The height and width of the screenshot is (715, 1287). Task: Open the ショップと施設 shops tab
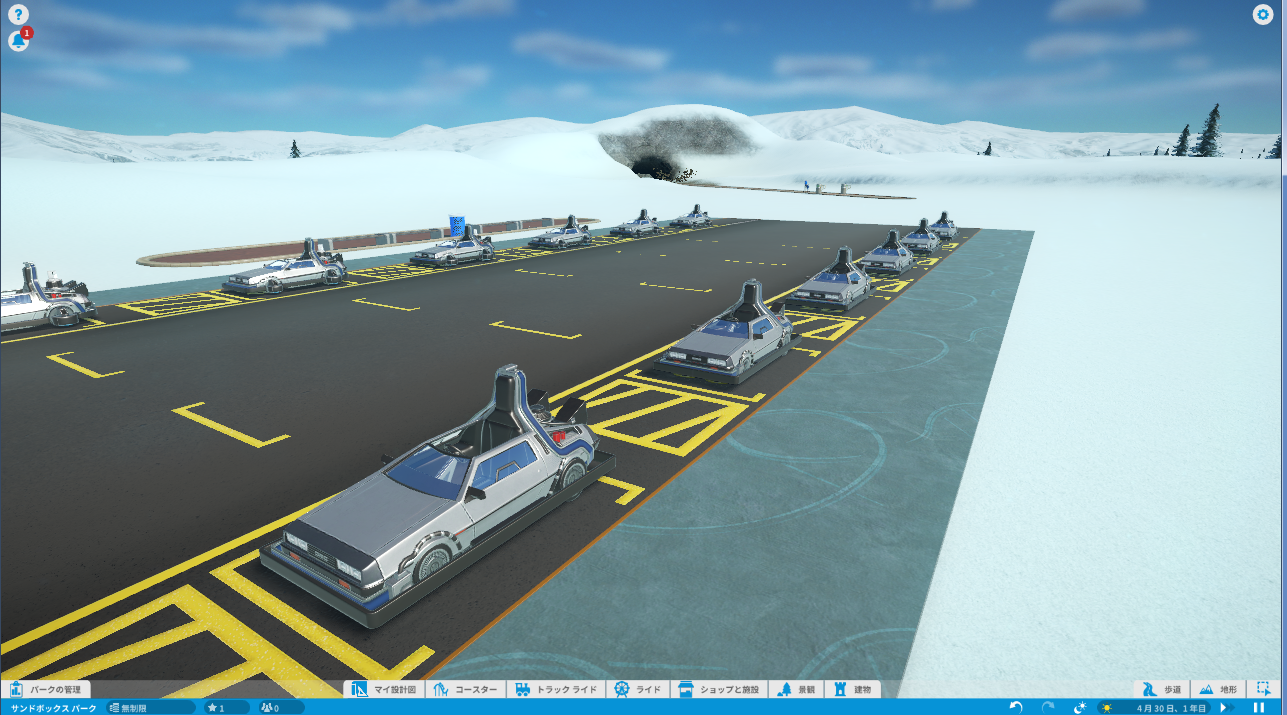pyautogui.click(x=719, y=689)
